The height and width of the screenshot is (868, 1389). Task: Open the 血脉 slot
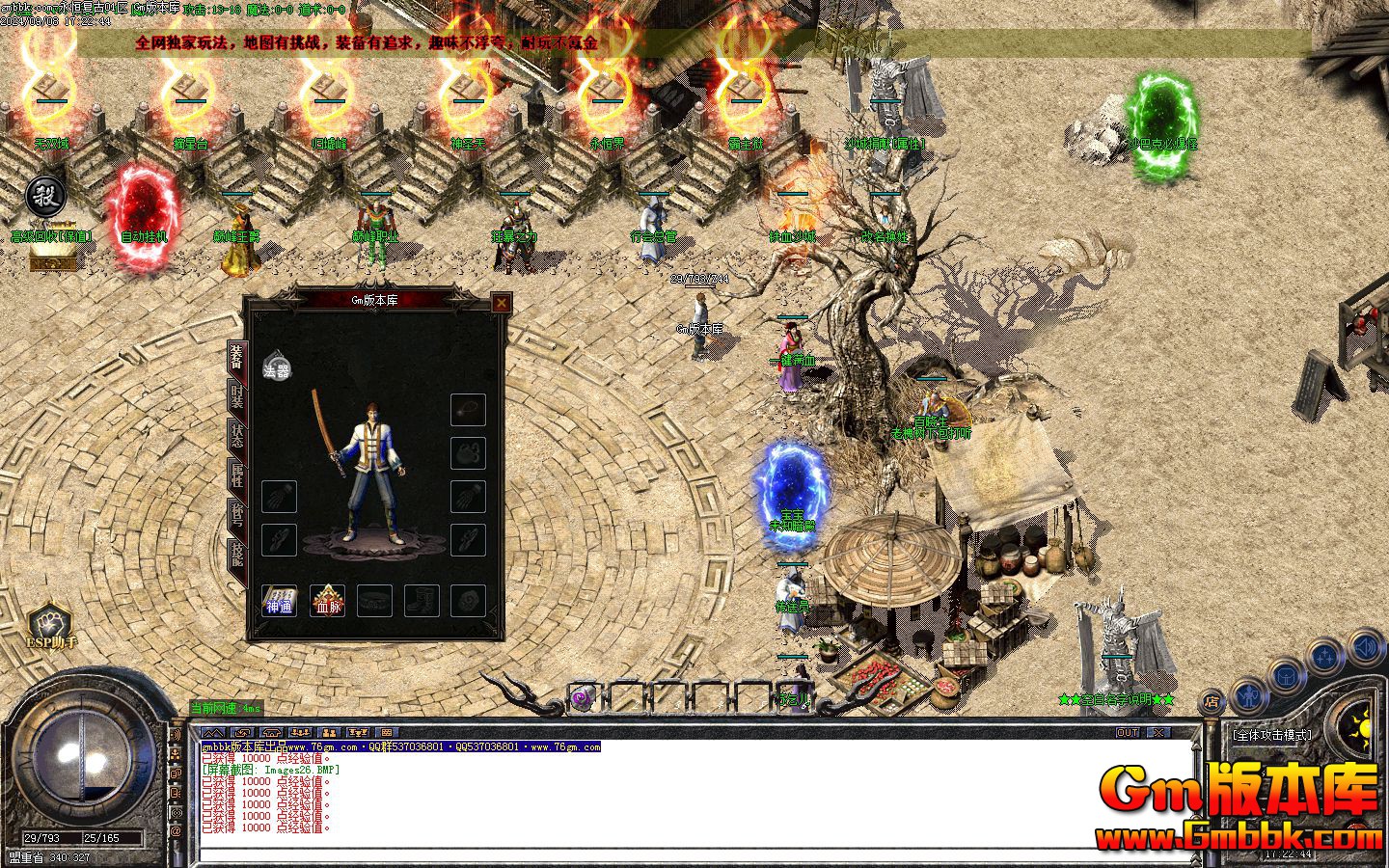click(x=327, y=601)
